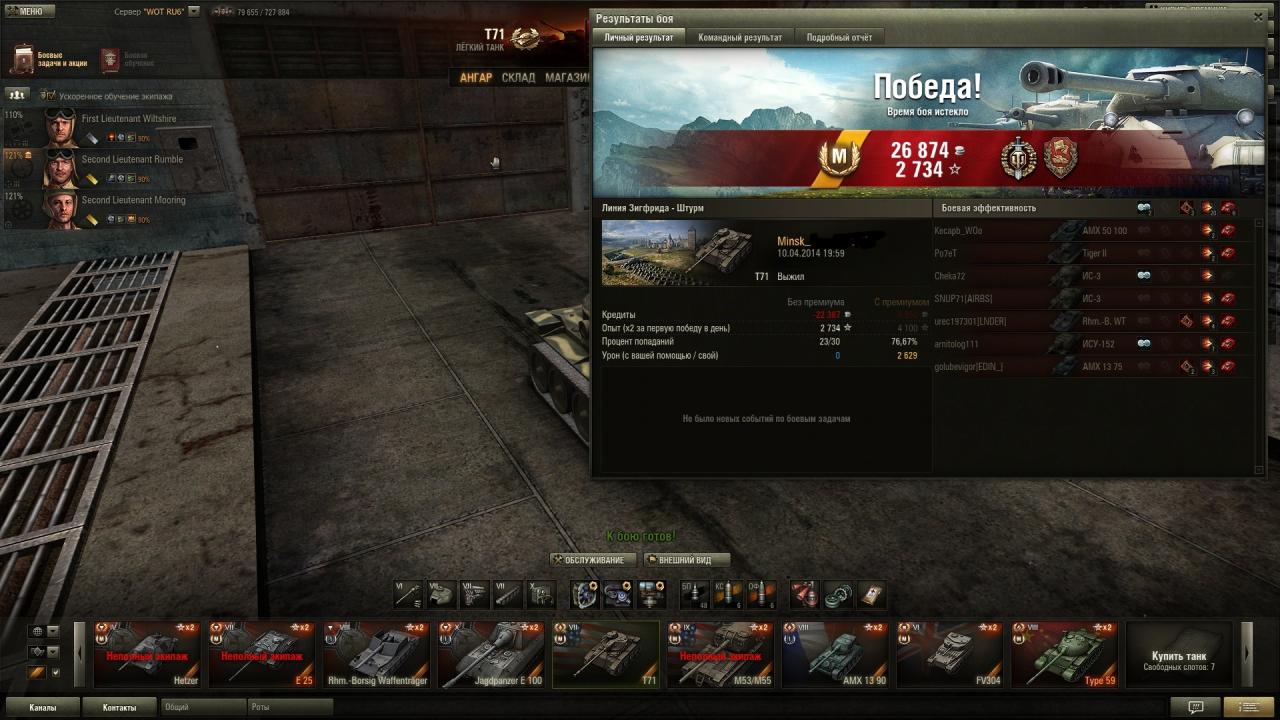Choose the Jagdpanzer E 100 tank
This screenshot has height=720, width=1280.
(x=491, y=655)
